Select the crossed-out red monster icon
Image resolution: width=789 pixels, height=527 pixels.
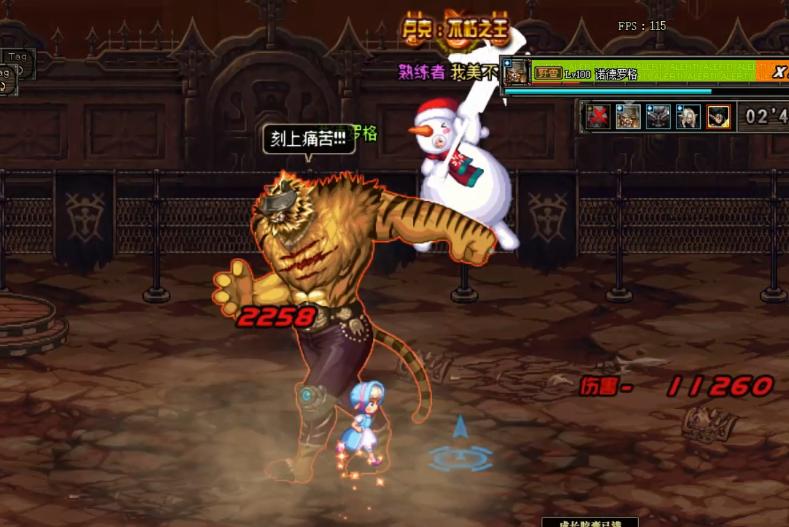click(599, 116)
